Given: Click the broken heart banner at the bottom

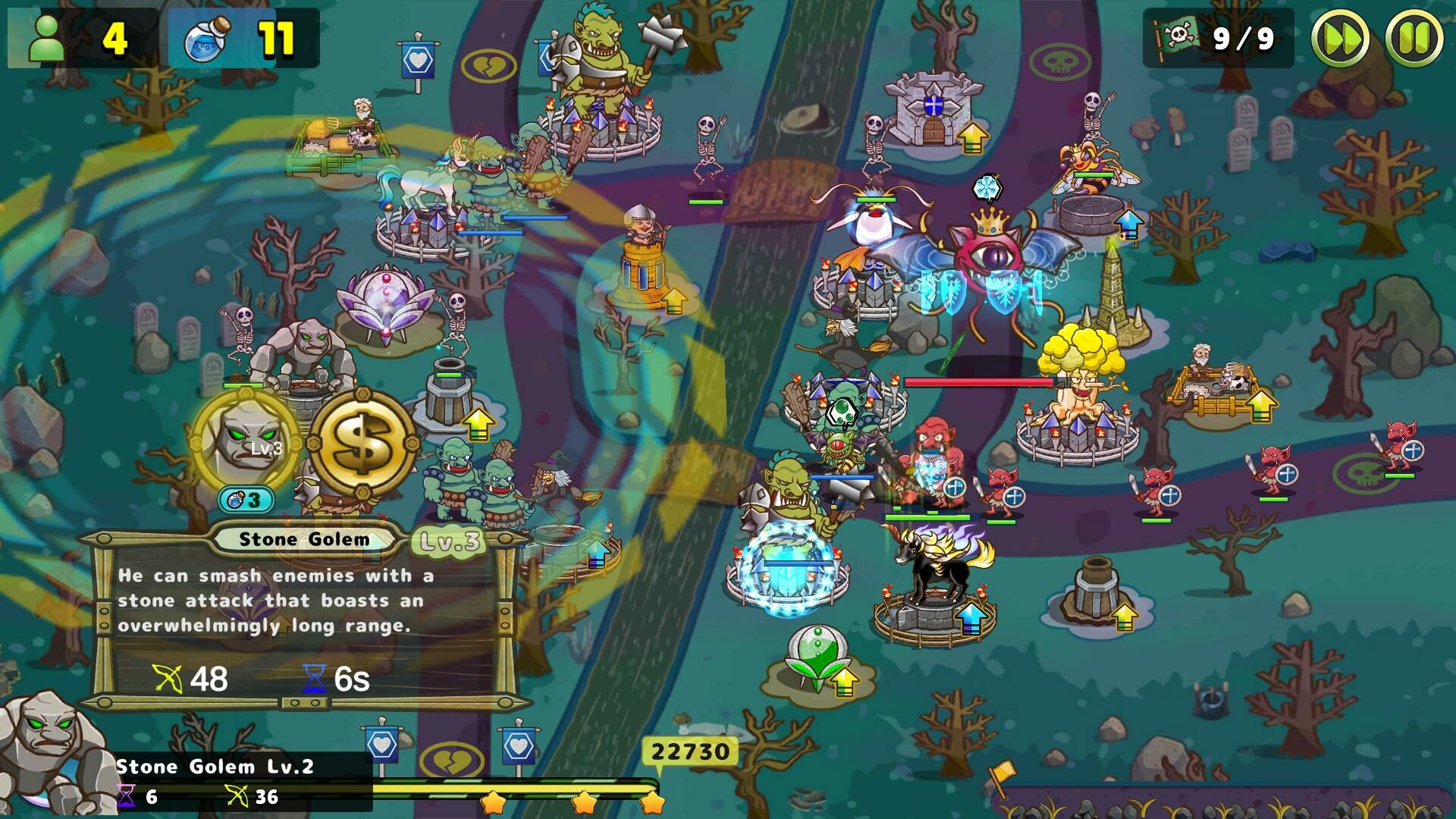Looking at the screenshot, I should coord(451,758).
